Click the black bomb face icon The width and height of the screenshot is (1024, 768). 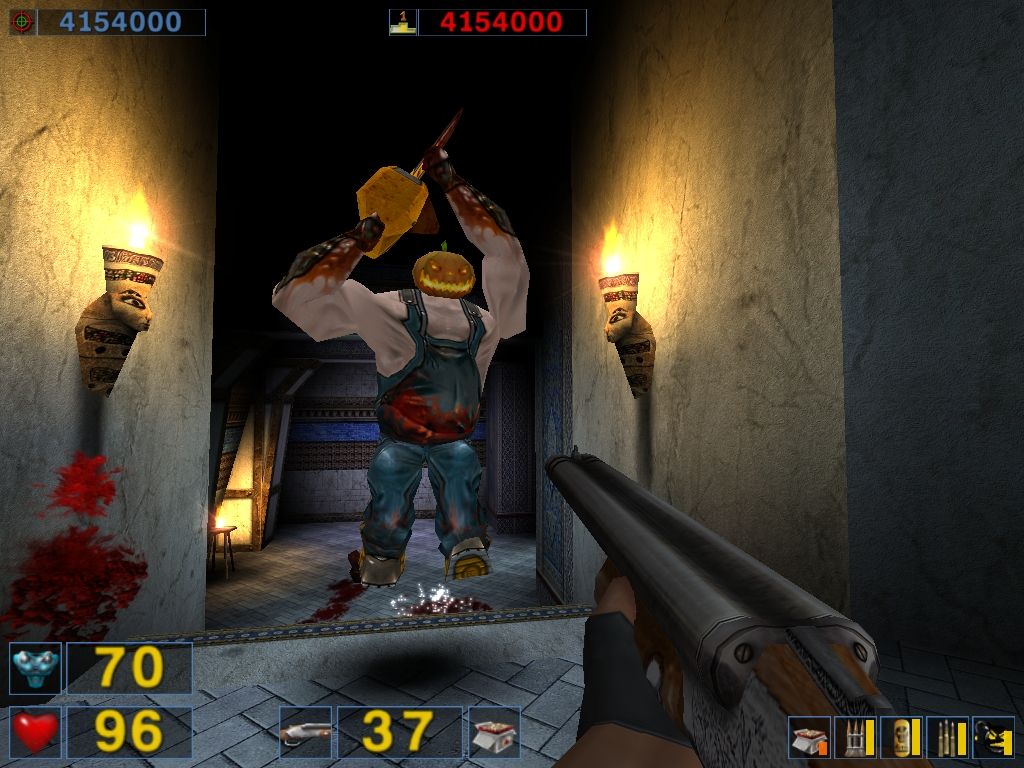tap(993, 738)
